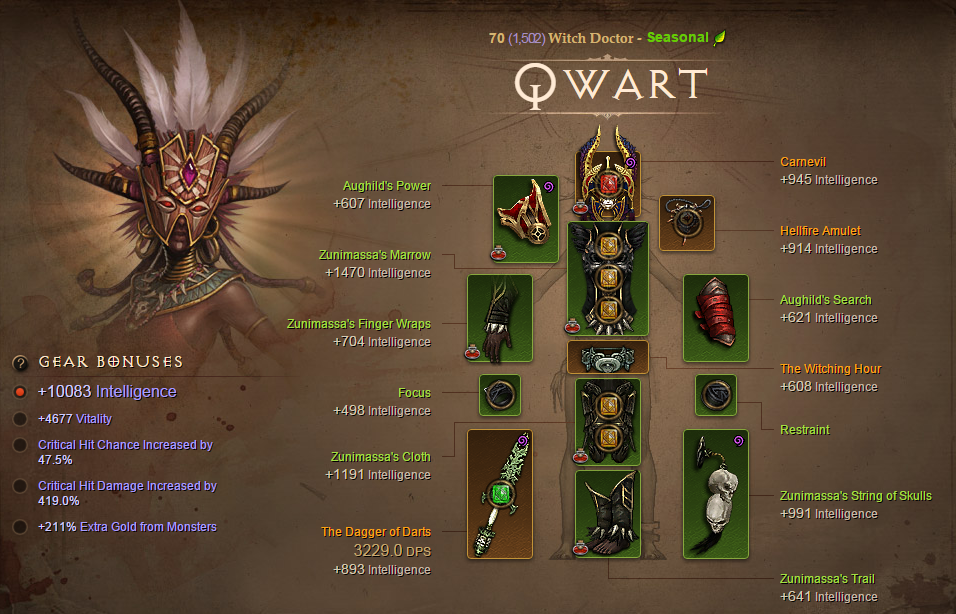The height and width of the screenshot is (614, 956).
Task: Select Aughild's Search bracers slot
Action: pos(715,318)
